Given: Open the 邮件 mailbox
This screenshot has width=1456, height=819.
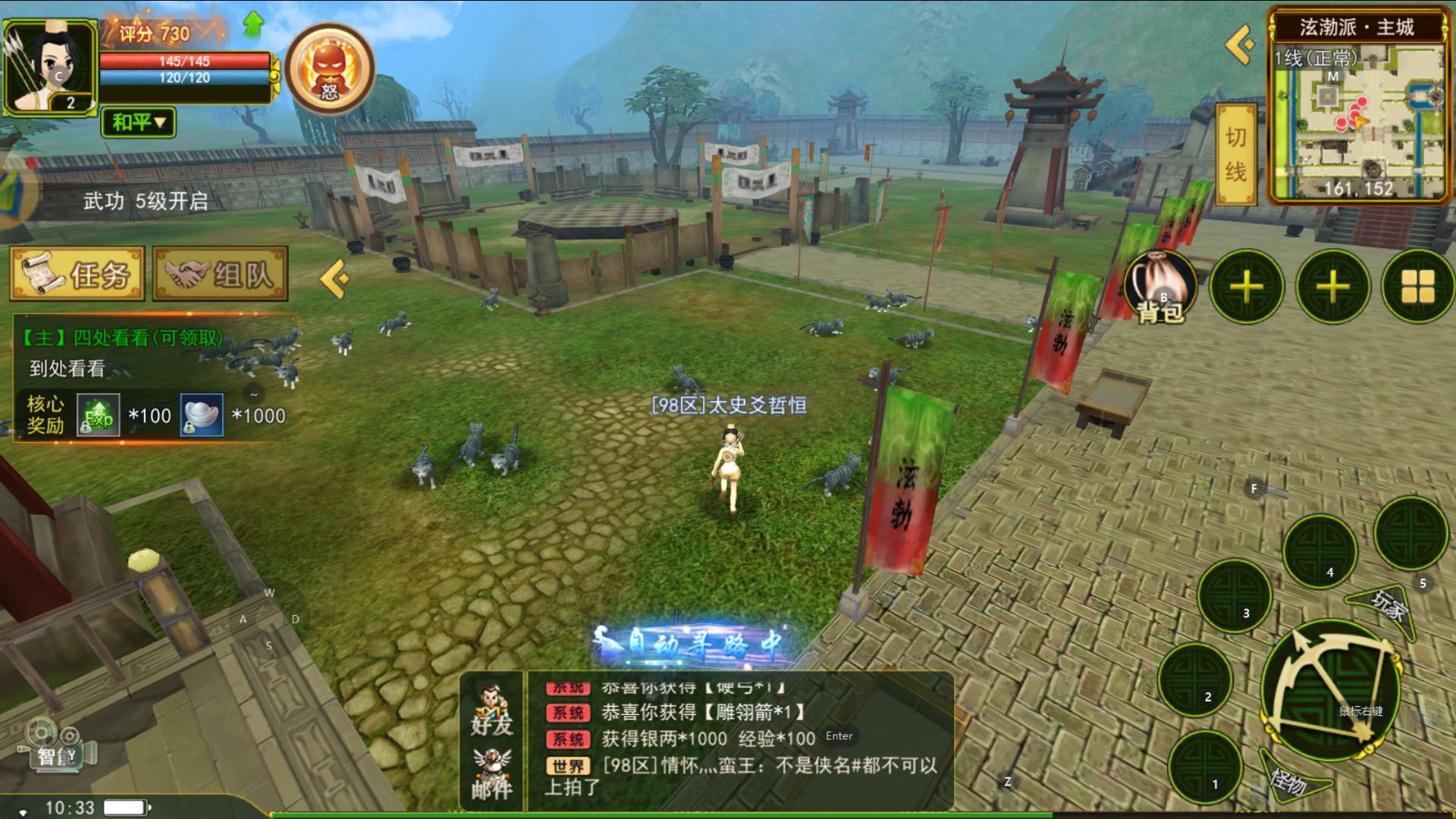Looking at the screenshot, I should pos(491,773).
